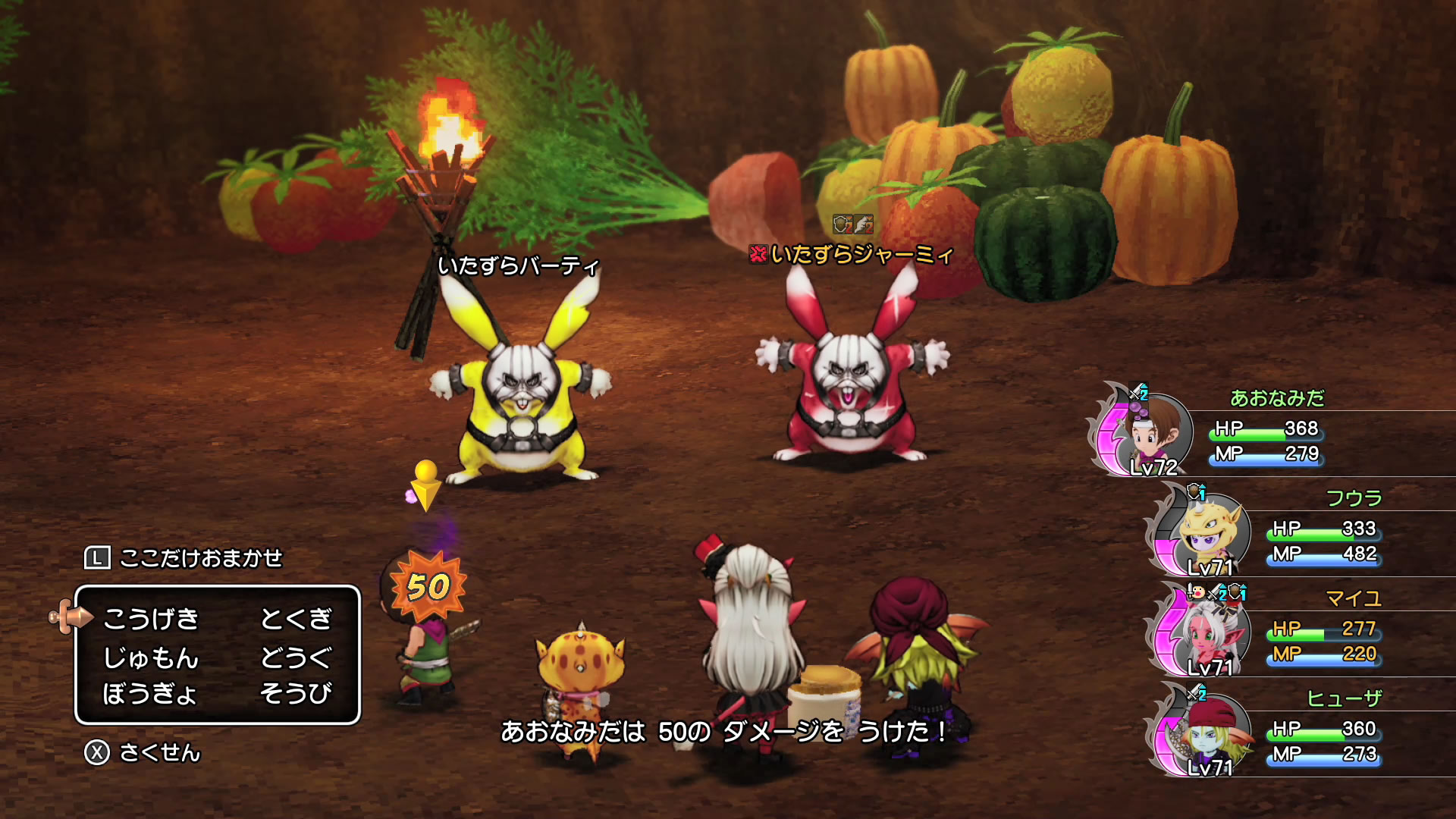This screenshot has width=1456, height=819.
Task: Target the enemy name いたずらジャーミィ
Action: tap(860, 254)
